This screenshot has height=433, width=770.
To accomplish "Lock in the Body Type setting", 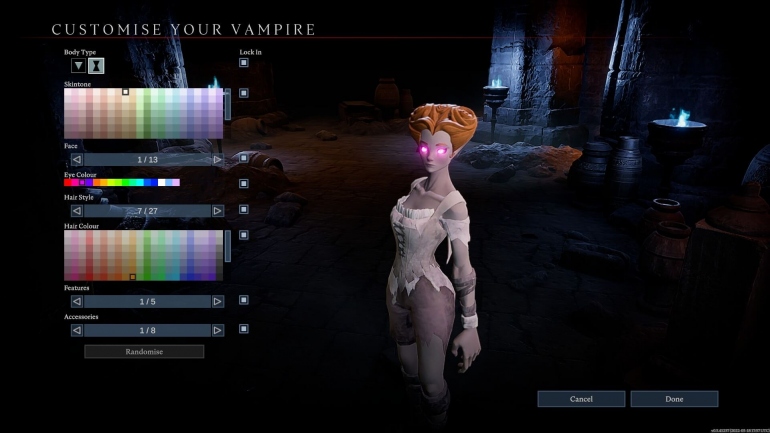I will click(243, 63).
